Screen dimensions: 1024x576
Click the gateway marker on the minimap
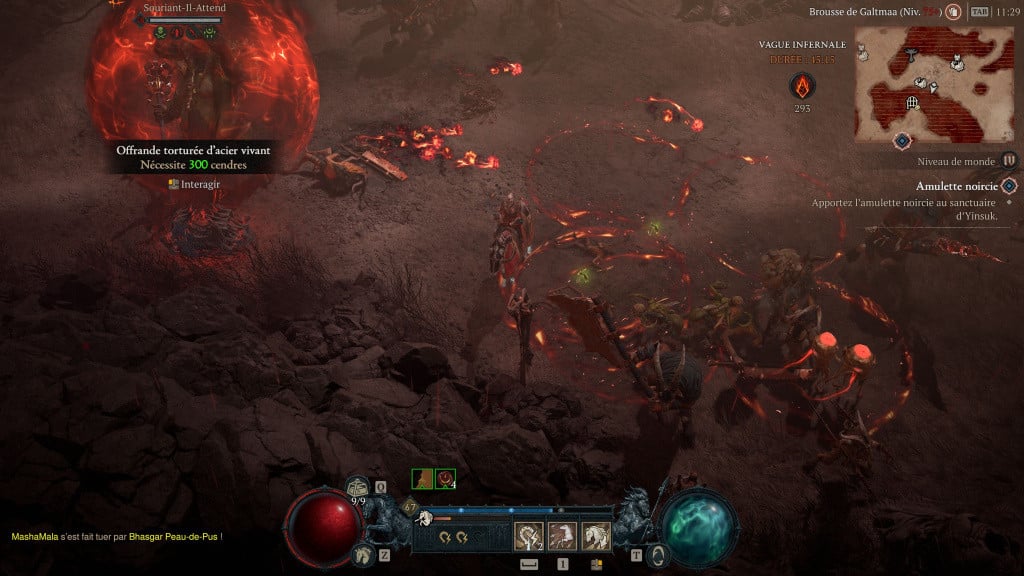[912, 102]
